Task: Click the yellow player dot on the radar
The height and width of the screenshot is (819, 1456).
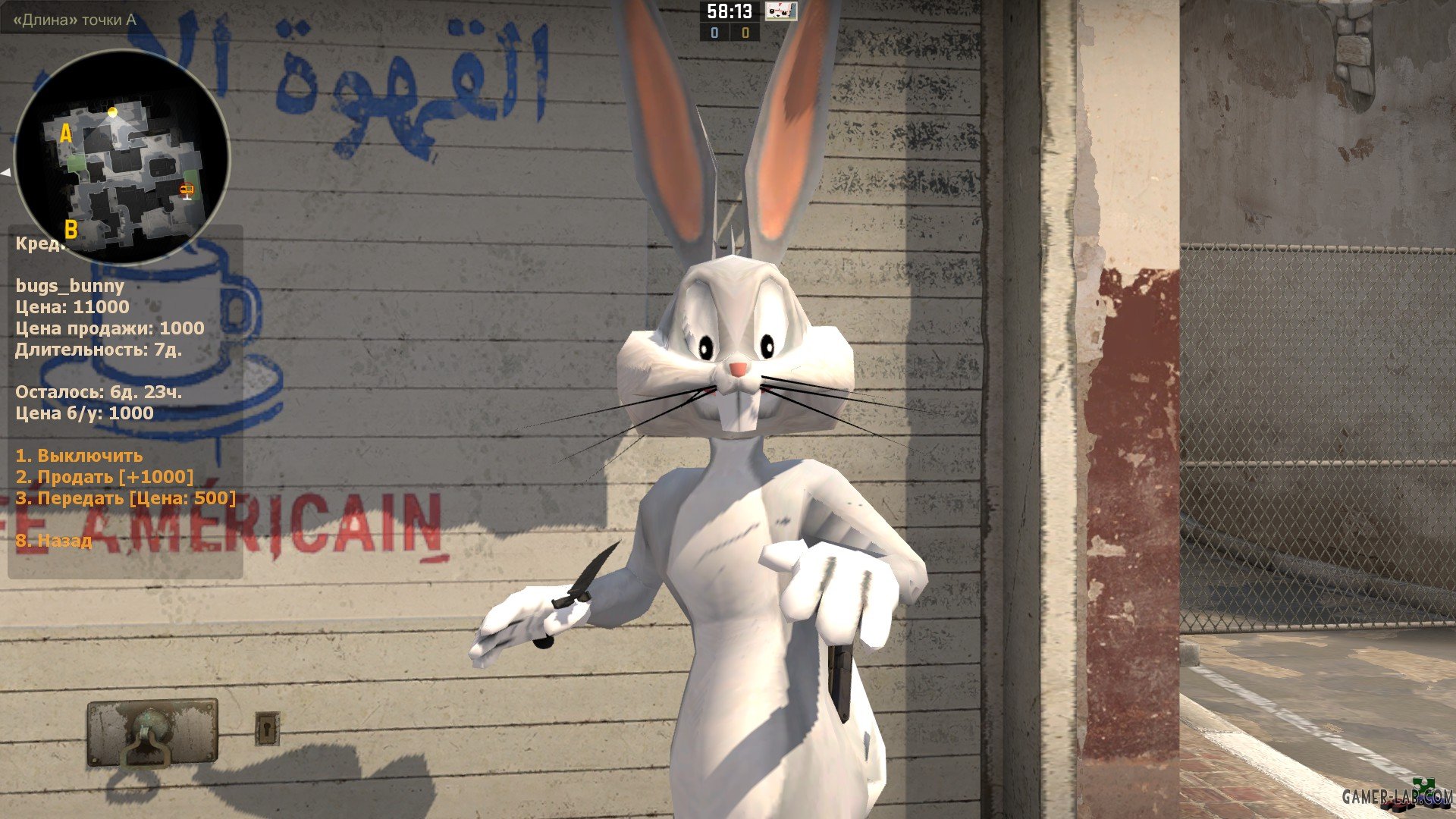Action: tap(113, 112)
